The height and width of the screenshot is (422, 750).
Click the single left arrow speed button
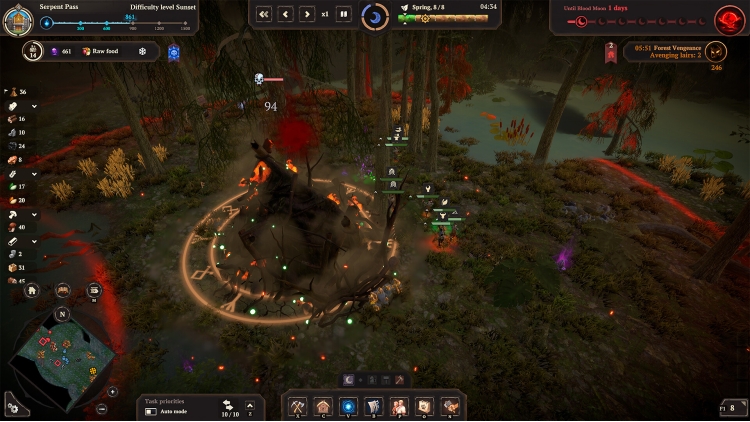tap(285, 14)
